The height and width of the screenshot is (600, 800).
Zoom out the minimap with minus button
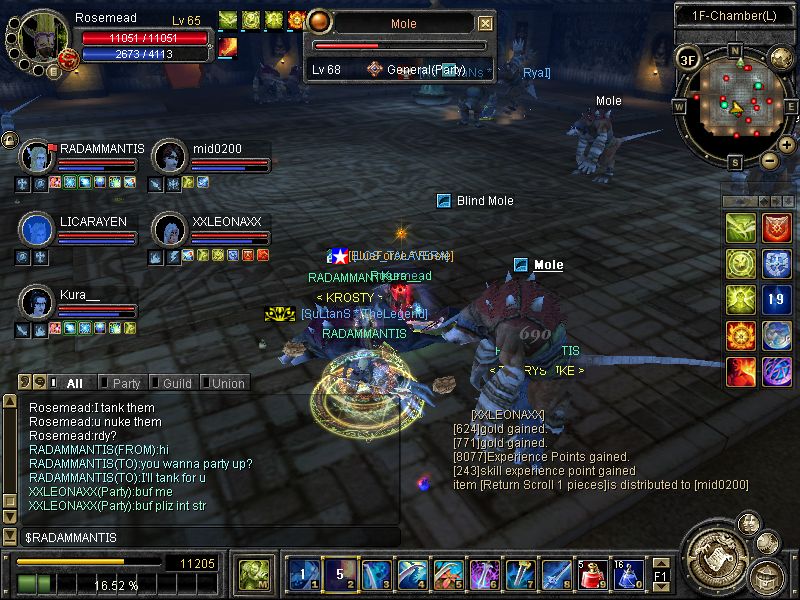[x=769, y=160]
